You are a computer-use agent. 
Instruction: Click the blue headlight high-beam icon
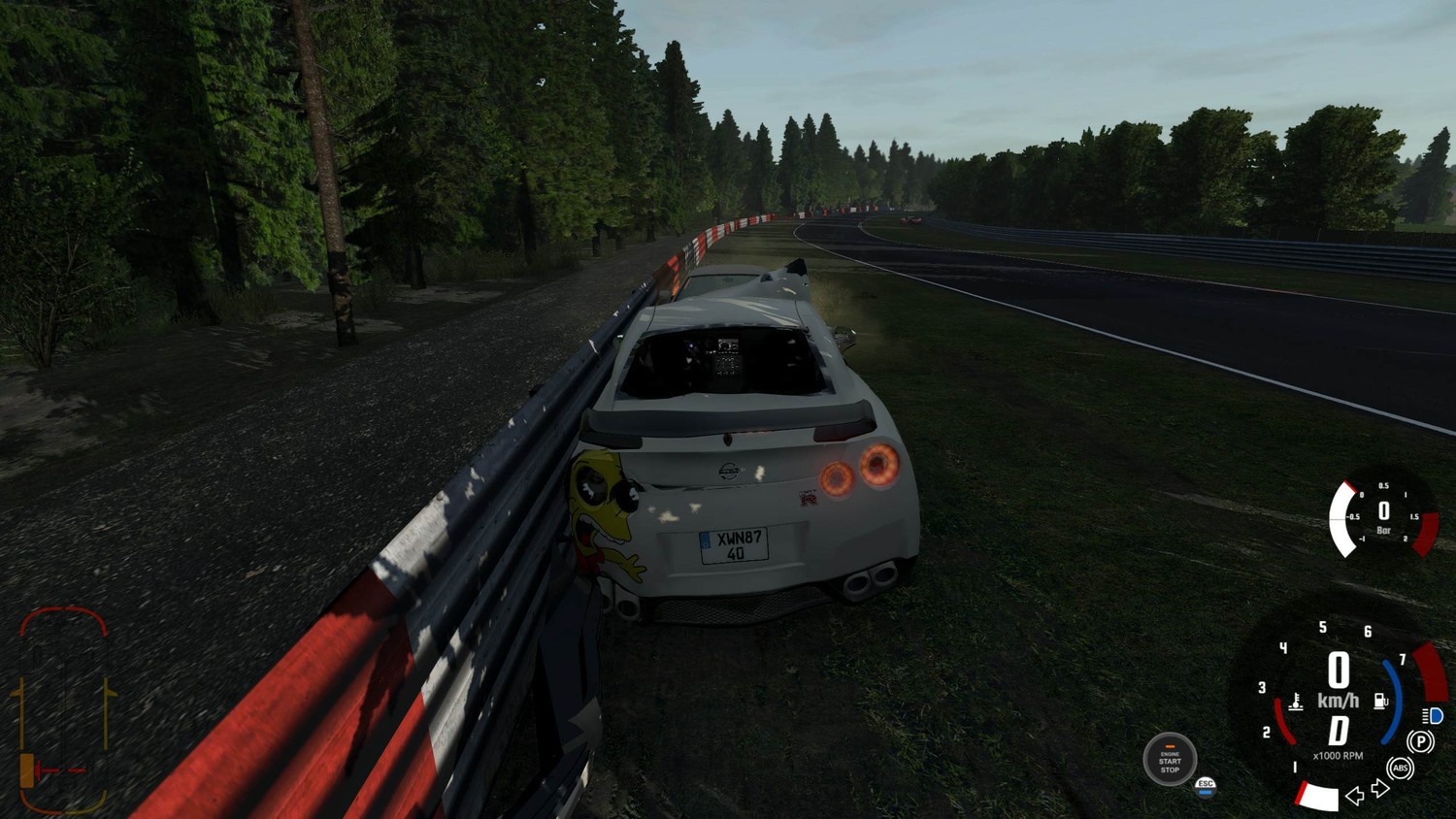[x=1433, y=716]
